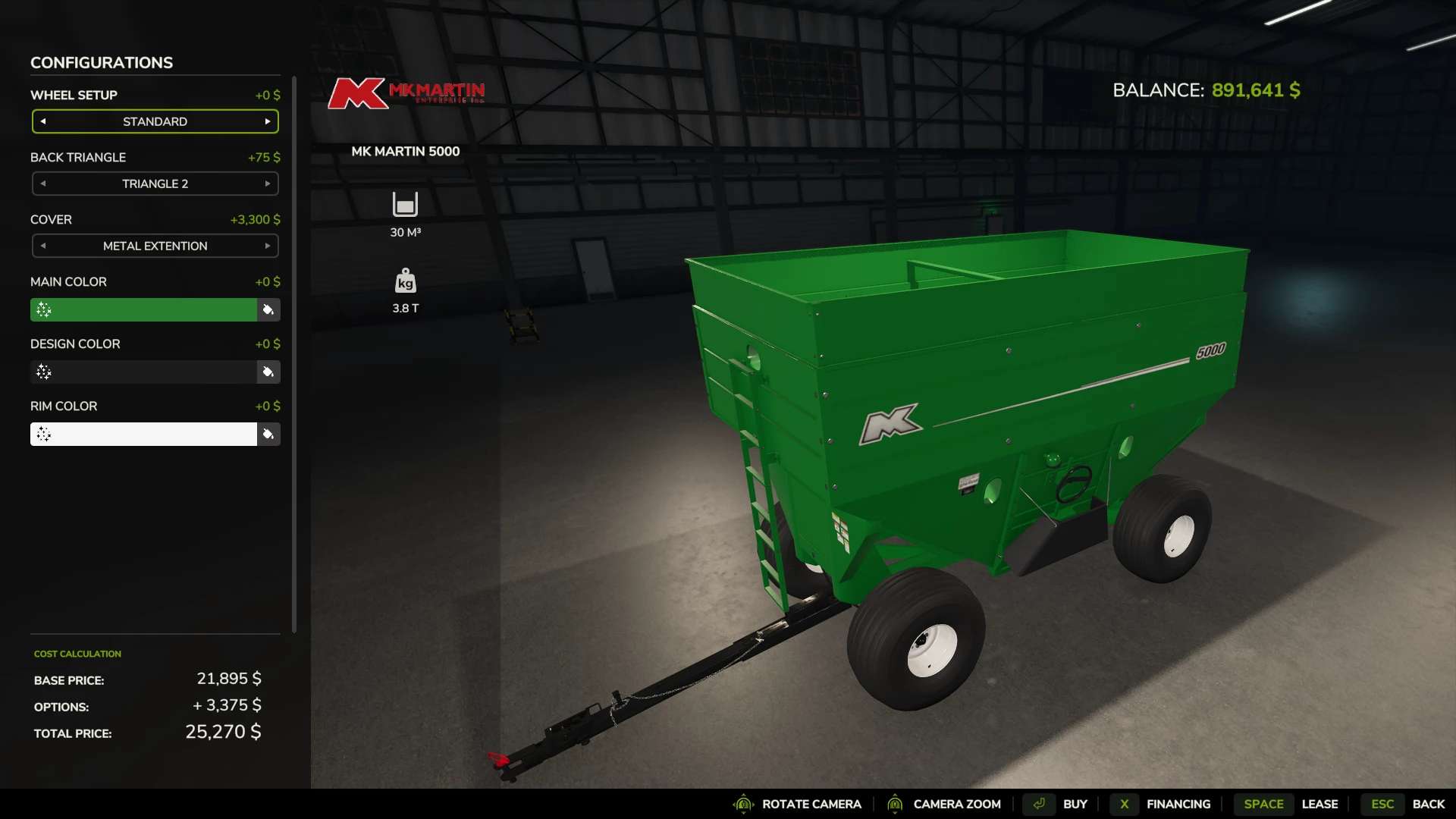Go back to the previous Wheel Setup option
1456x819 pixels.
point(43,121)
